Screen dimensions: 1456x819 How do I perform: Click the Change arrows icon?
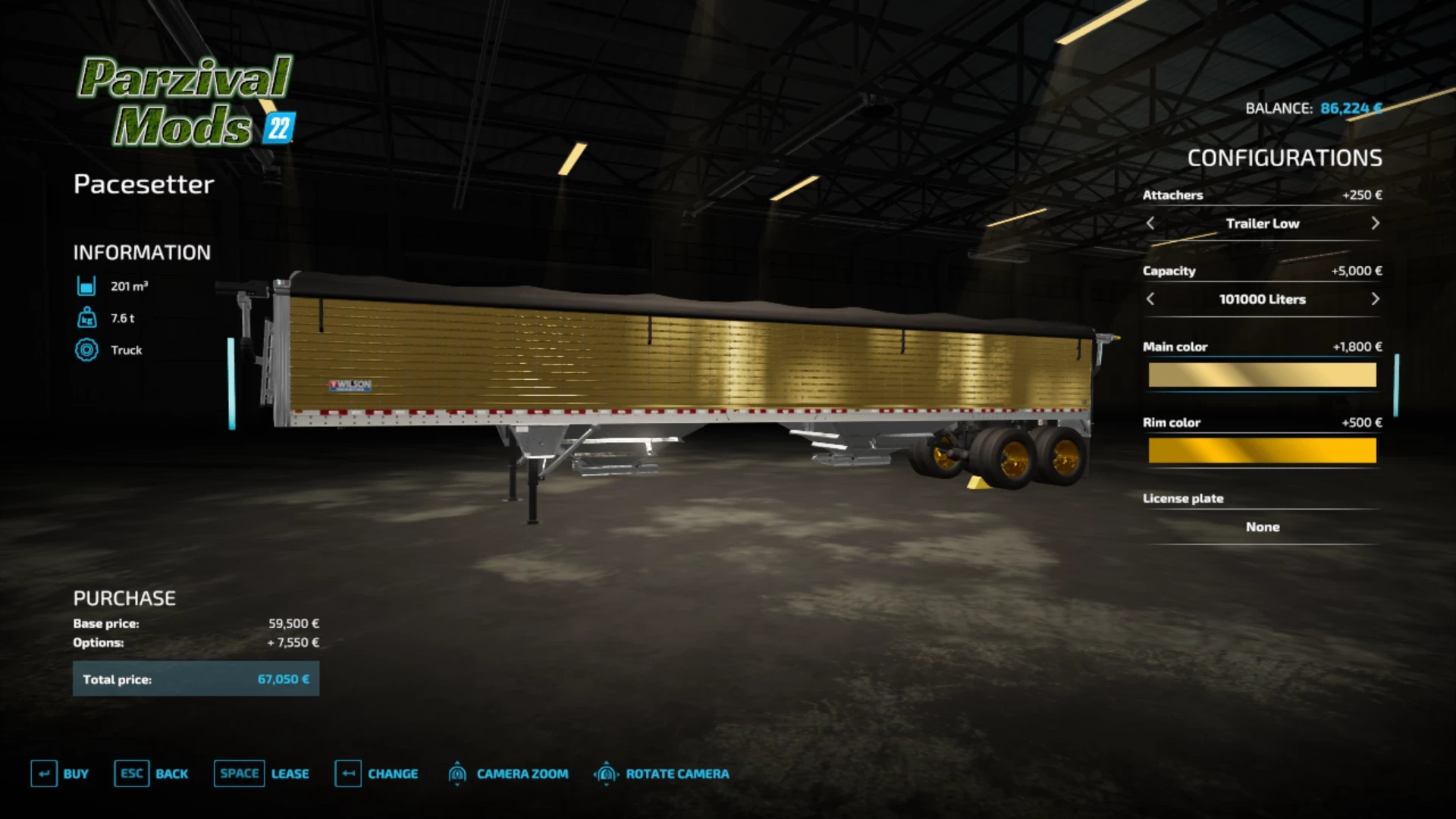click(349, 773)
